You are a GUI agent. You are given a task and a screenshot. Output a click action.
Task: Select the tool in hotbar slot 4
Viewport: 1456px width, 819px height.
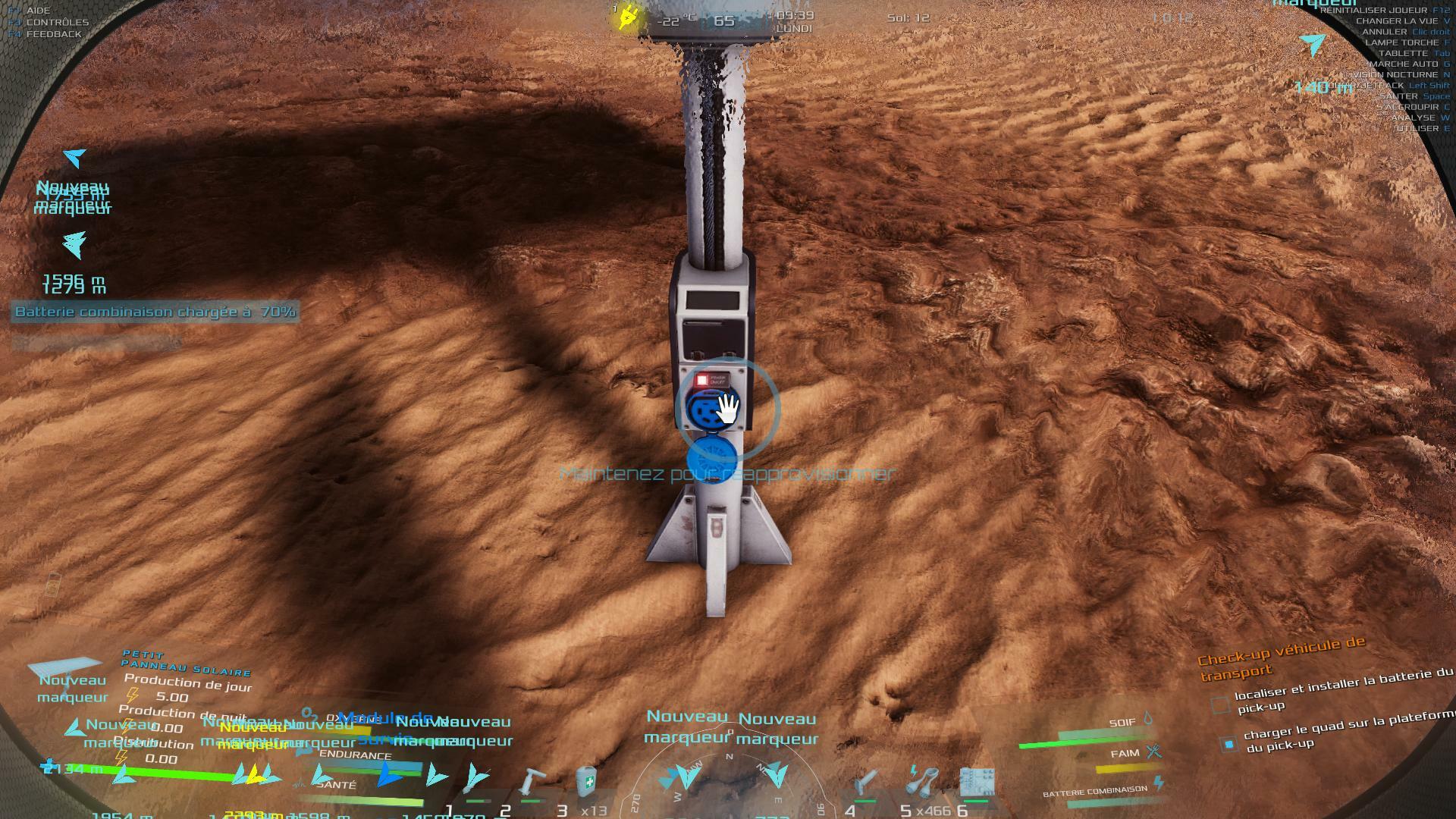866,783
